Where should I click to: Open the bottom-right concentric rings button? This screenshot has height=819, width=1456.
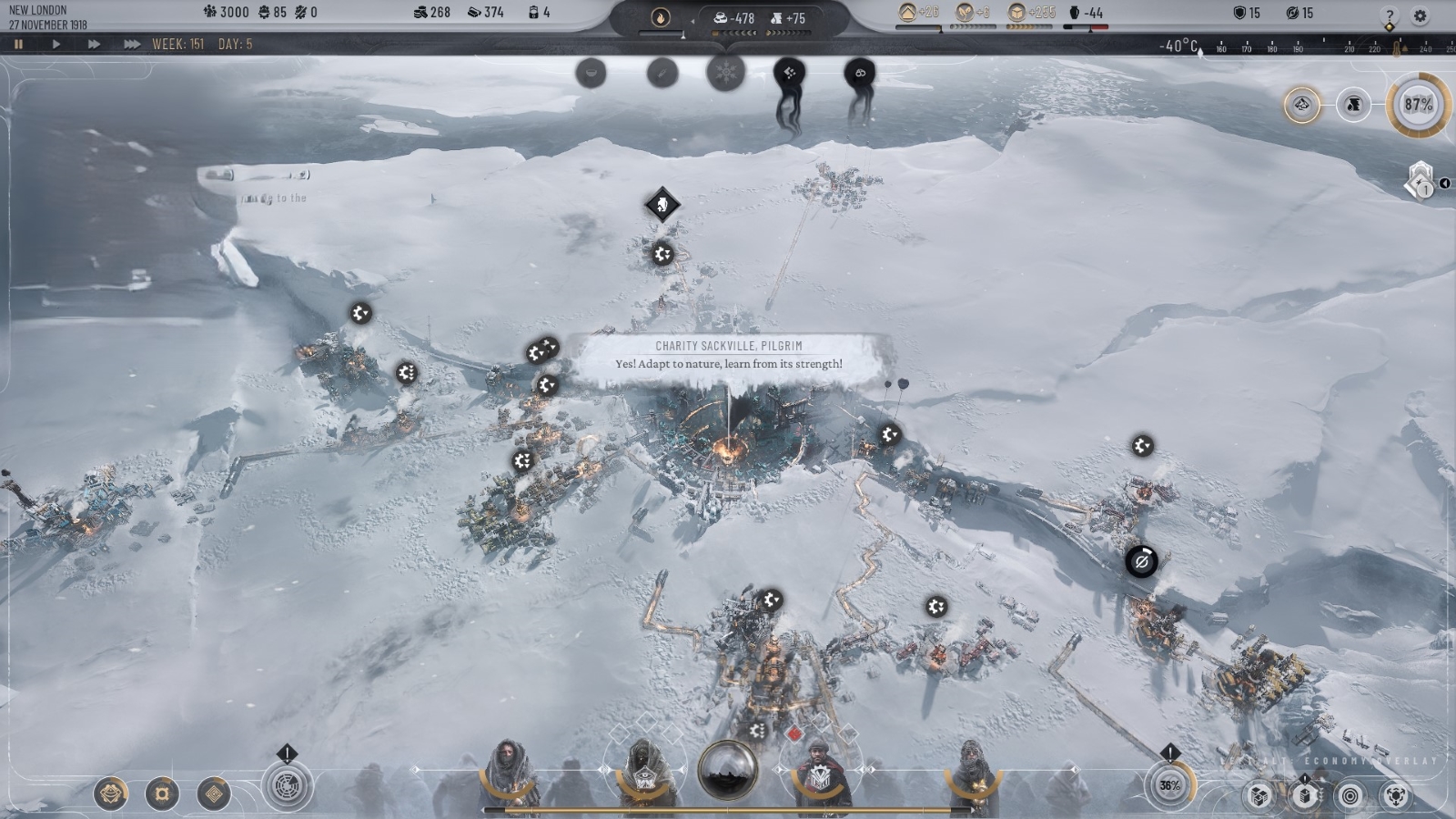pos(1350,796)
